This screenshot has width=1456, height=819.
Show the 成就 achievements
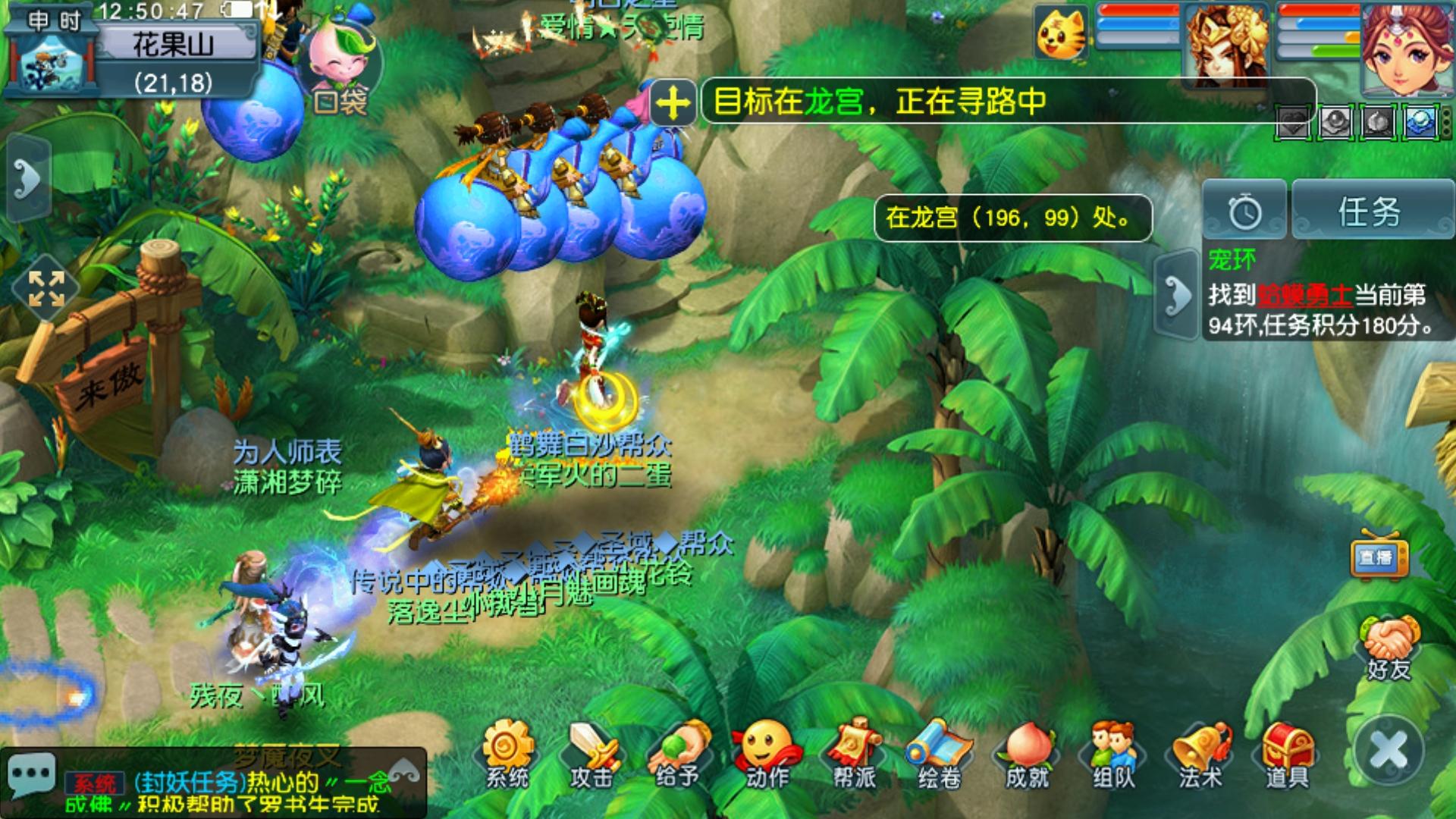click(1027, 754)
